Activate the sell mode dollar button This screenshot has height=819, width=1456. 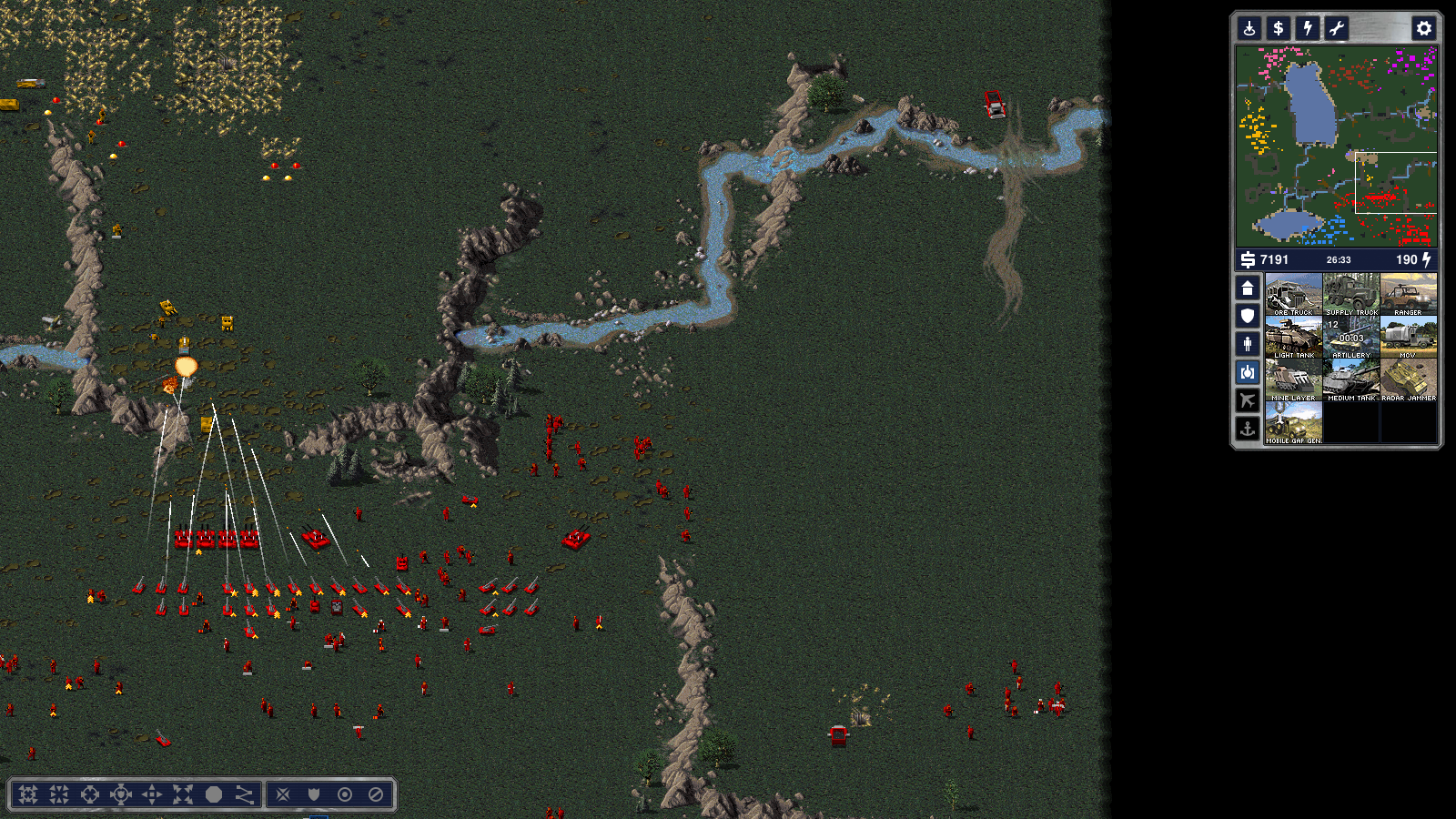tap(1279, 28)
